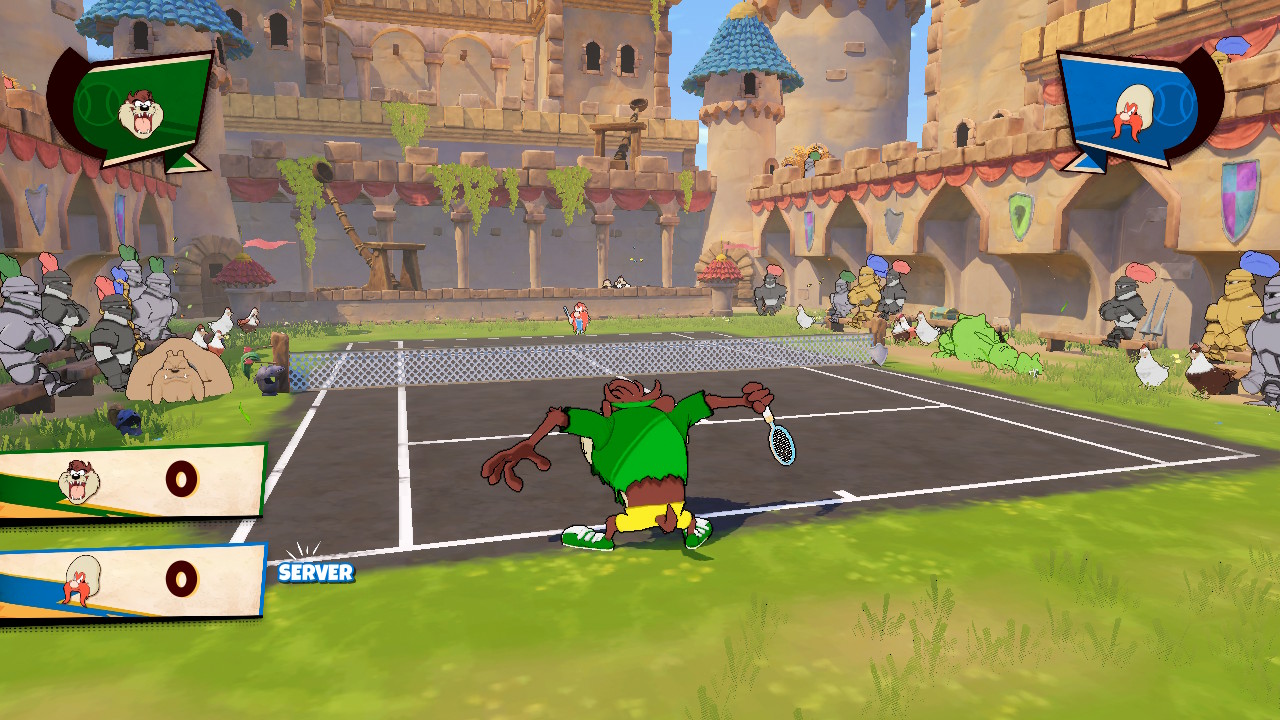
Task: Click Taz's green player badge
Action: [x=140, y=108]
